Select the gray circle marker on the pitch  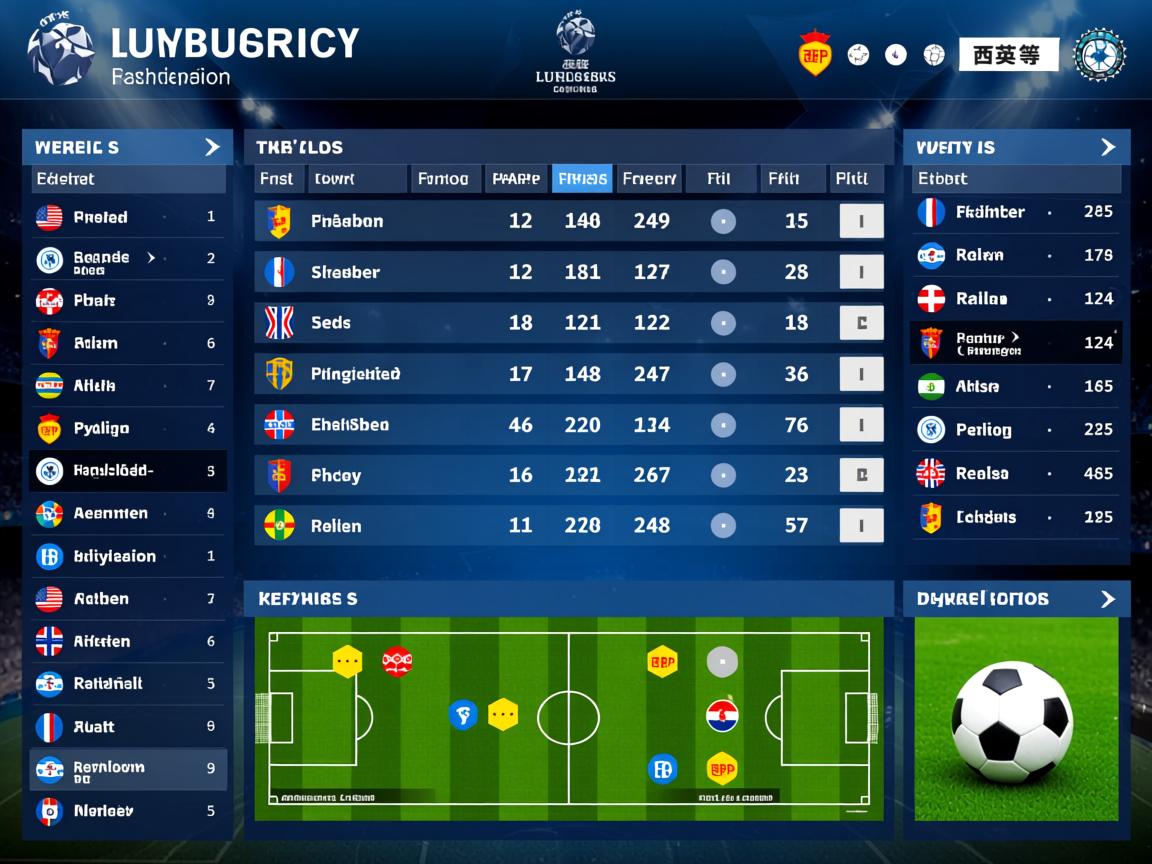click(x=722, y=661)
